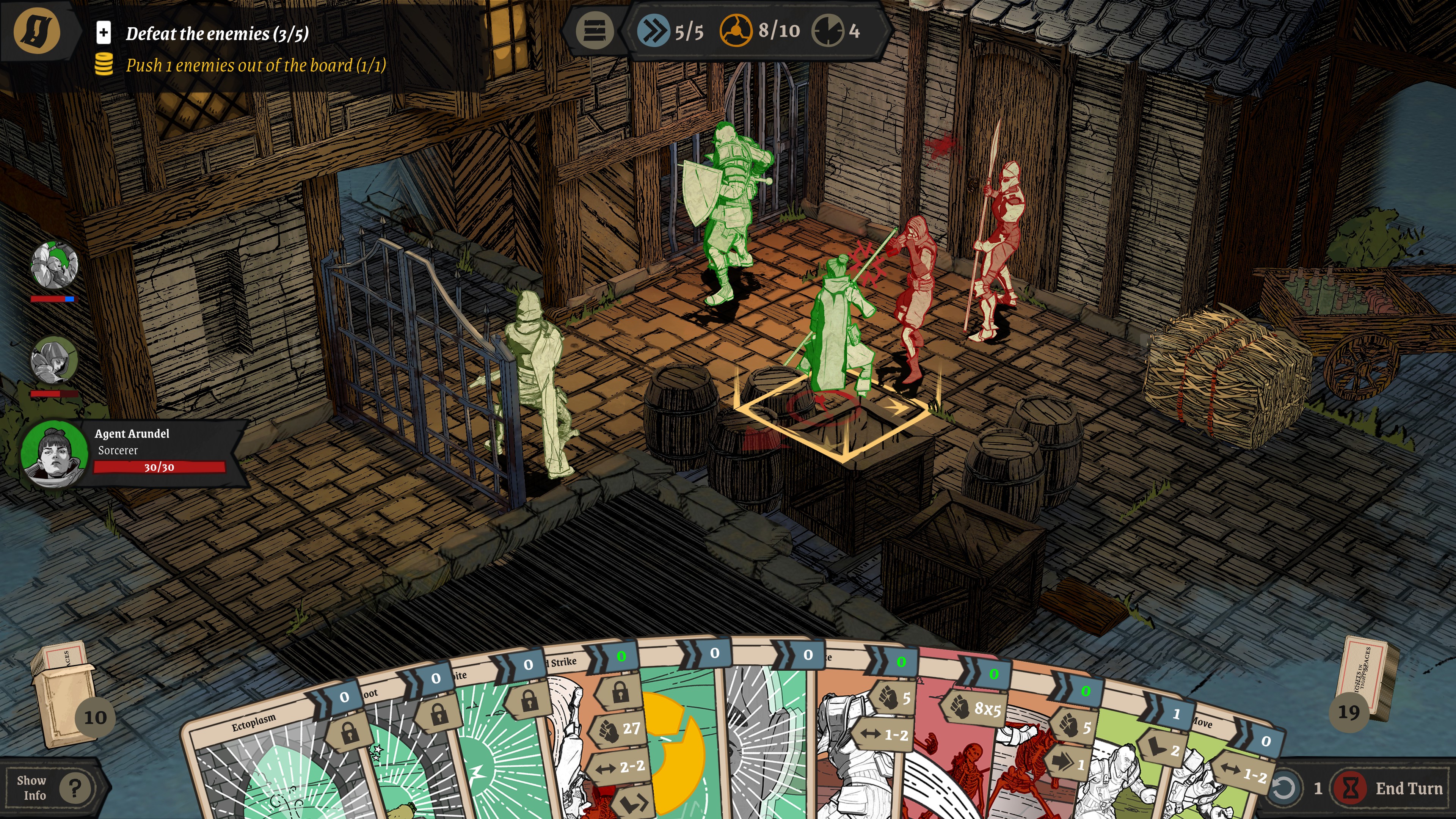The width and height of the screenshot is (1456, 819).
Task: Click the momentum double-arrow icon
Action: pyautogui.click(x=653, y=30)
